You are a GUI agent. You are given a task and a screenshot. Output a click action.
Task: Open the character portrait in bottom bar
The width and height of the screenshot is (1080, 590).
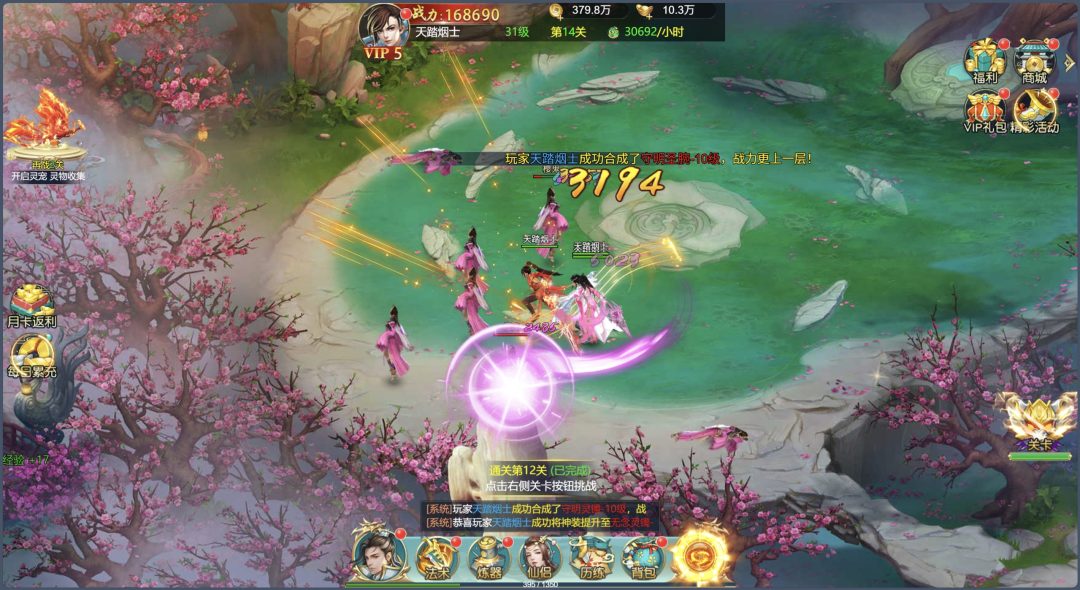coord(379,557)
